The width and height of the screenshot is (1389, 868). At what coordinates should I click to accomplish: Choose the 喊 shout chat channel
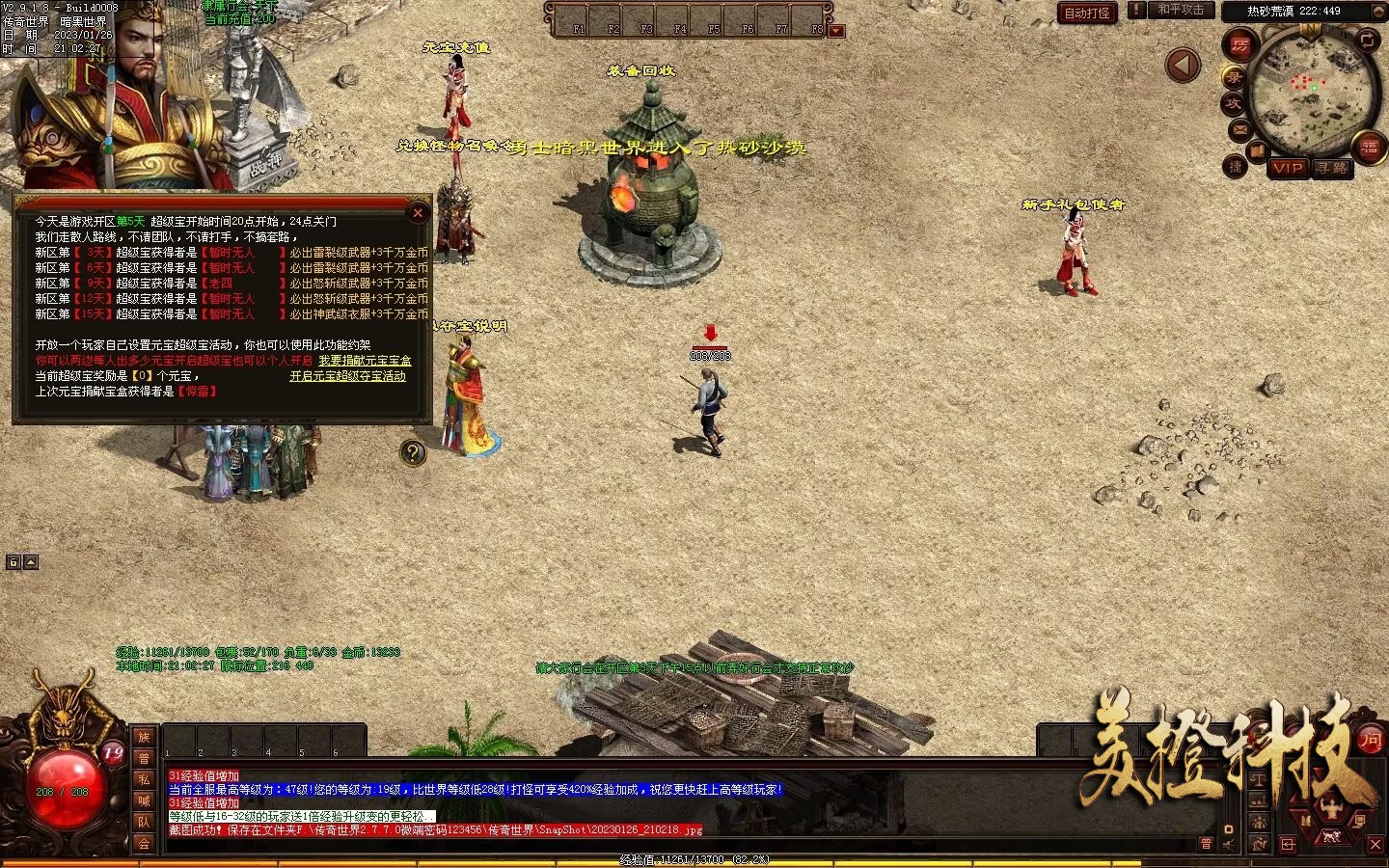[x=144, y=800]
